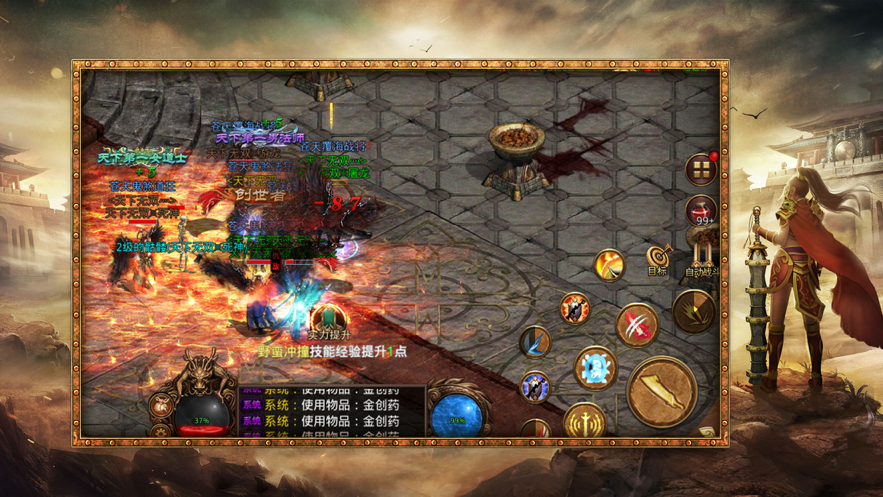Image resolution: width=883 pixels, height=497 pixels.
Task: Open the four-square grid menu button
Action: coord(701,170)
